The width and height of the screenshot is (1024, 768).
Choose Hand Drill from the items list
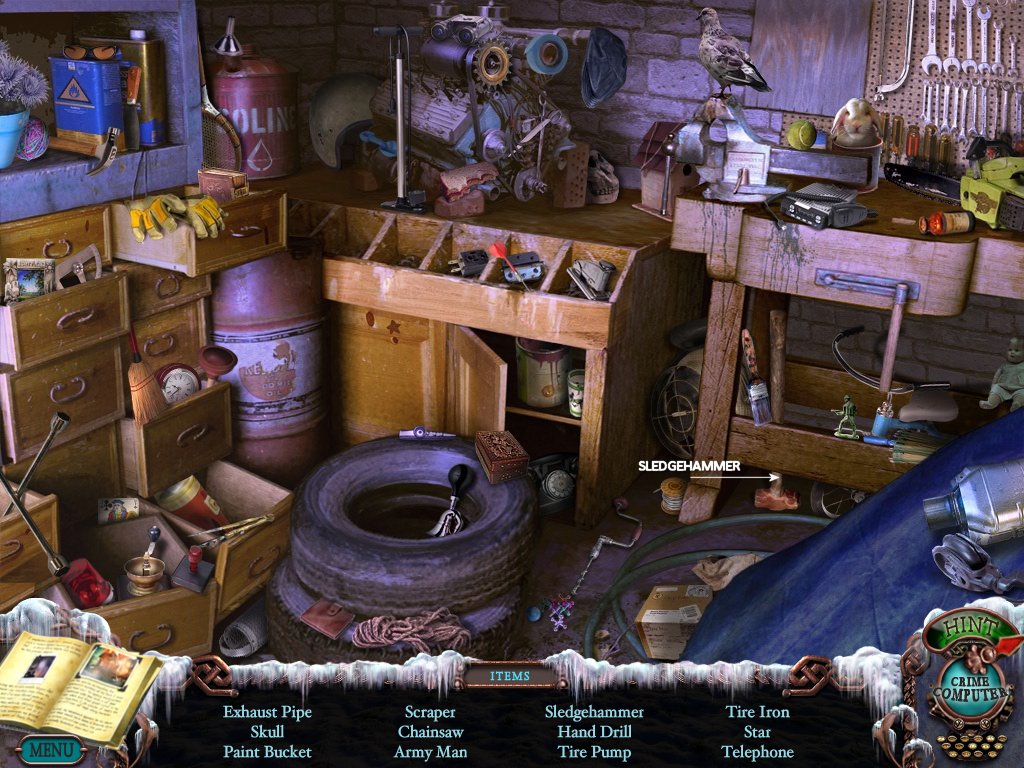click(594, 732)
